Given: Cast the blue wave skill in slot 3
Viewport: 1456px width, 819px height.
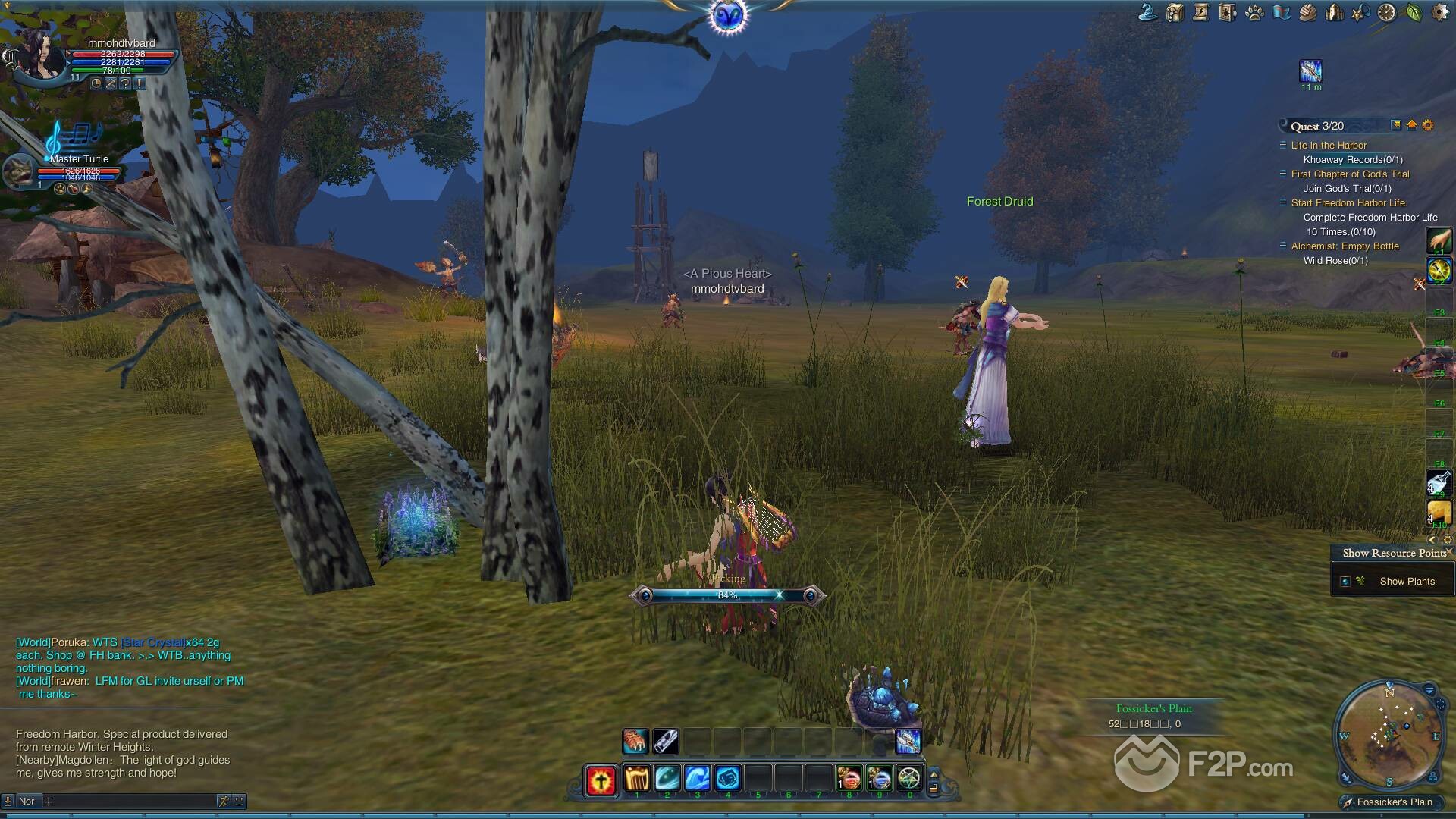Looking at the screenshot, I should click(698, 779).
